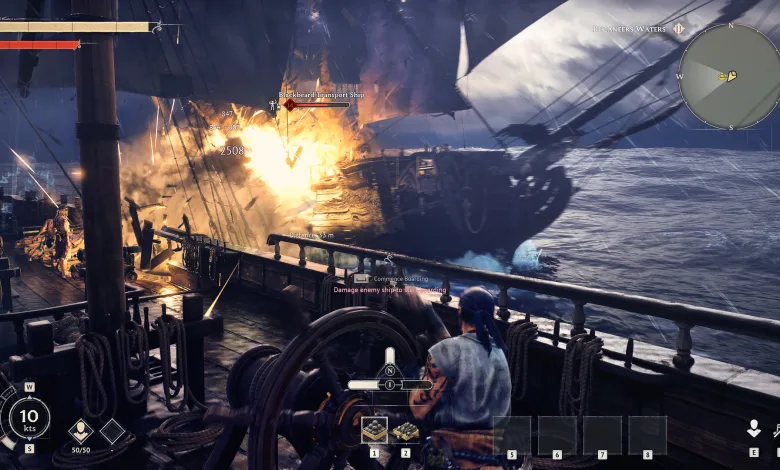Click the crew member diamond icon

(81, 431)
